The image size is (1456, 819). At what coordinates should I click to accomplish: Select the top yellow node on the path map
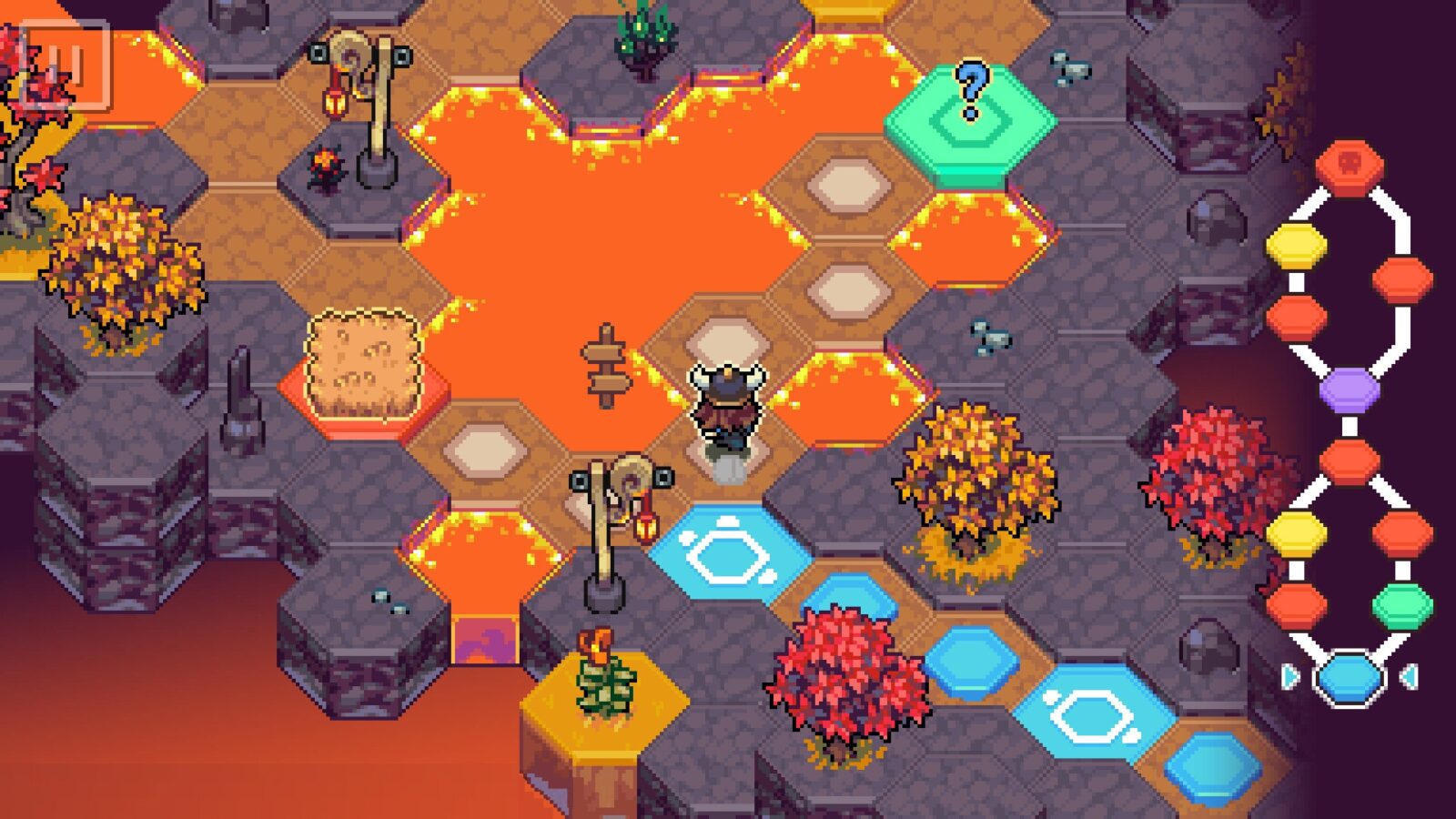[1296, 244]
